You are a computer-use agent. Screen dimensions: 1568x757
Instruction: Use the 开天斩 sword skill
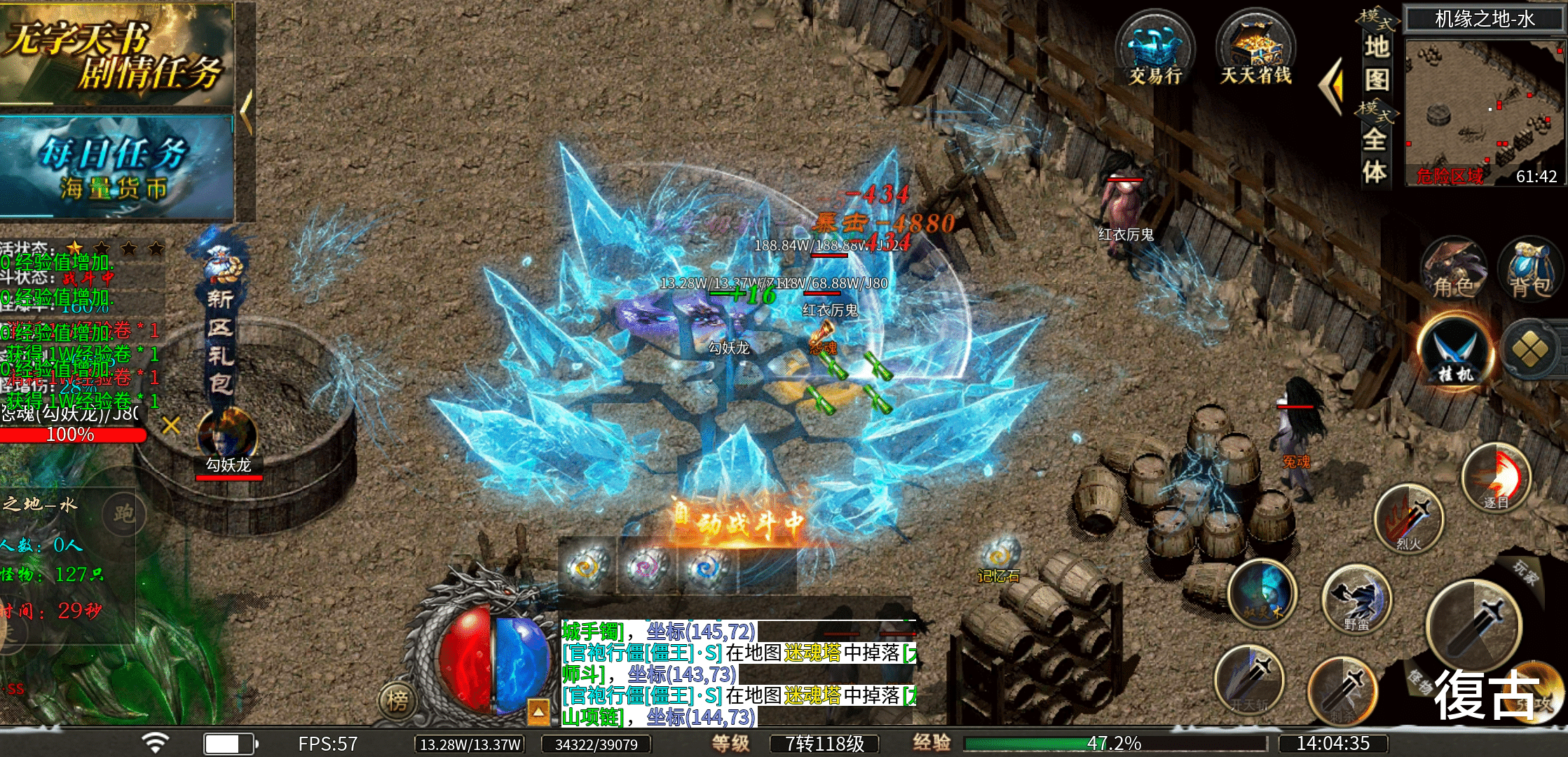click(x=1249, y=681)
